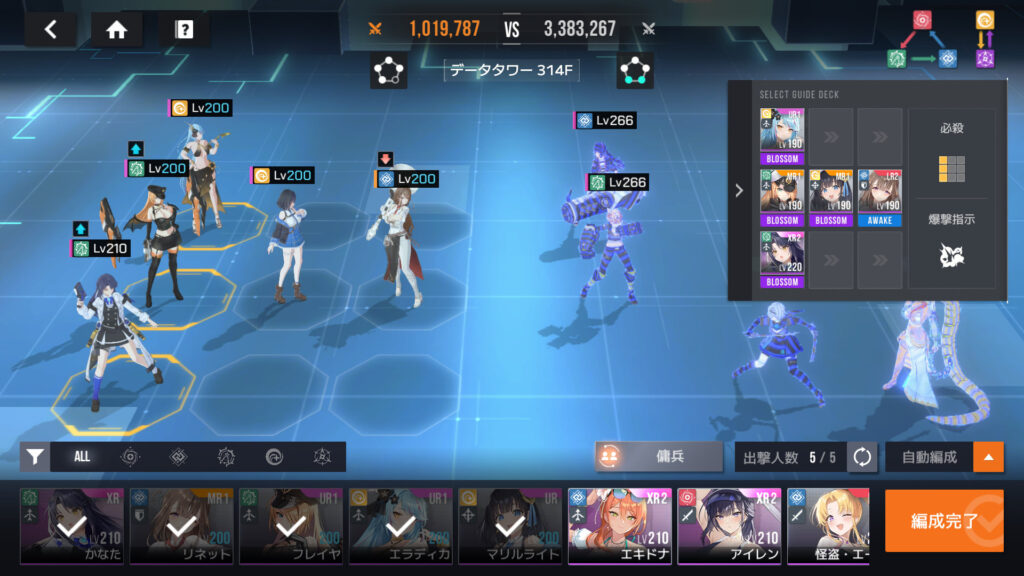This screenshot has height=576, width=1024.
Task: Open the 自動編成 auto-formation button
Action: (x=929, y=457)
